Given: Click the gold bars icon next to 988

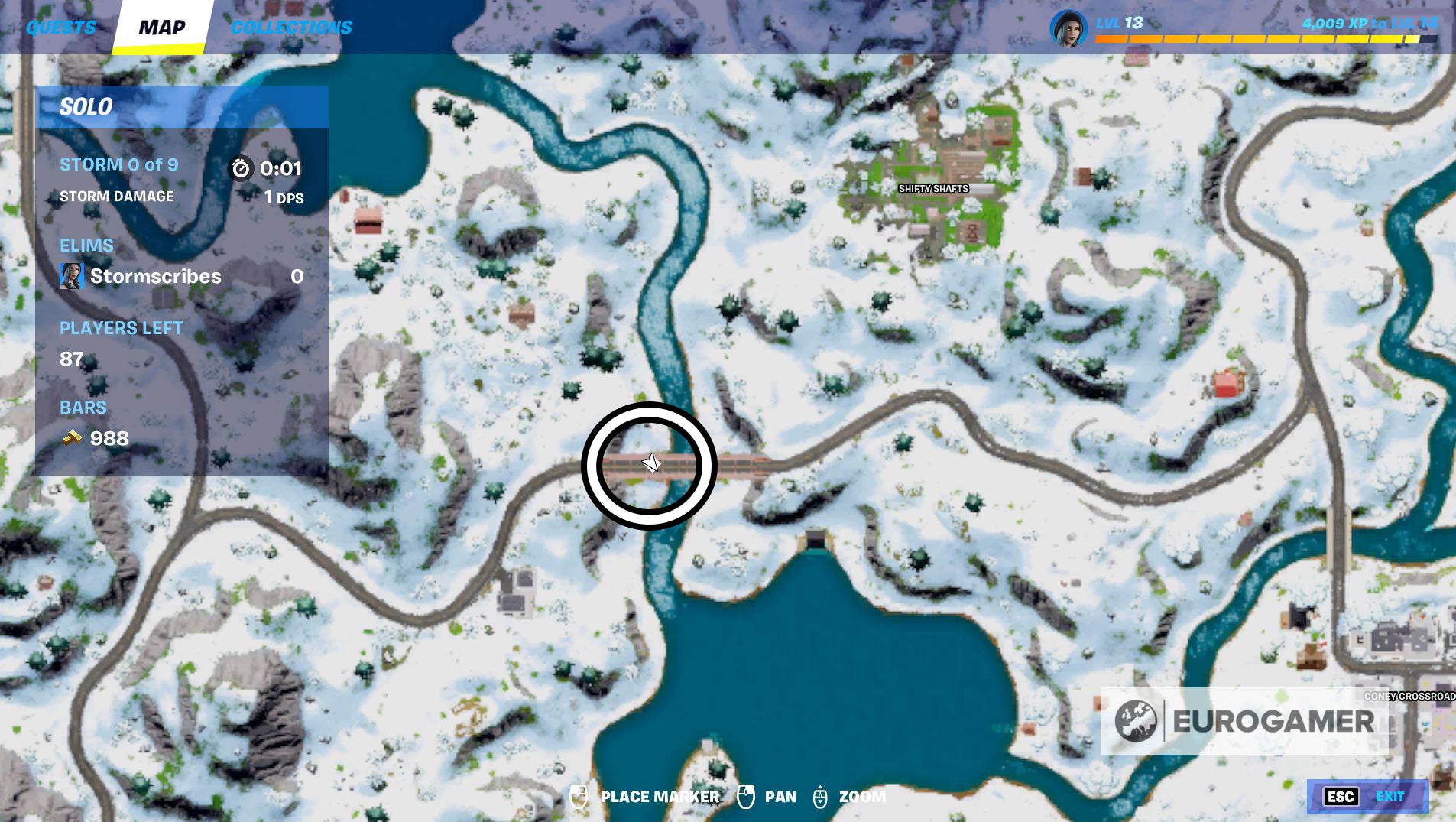Looking at the screenshot, I should 70,437.
